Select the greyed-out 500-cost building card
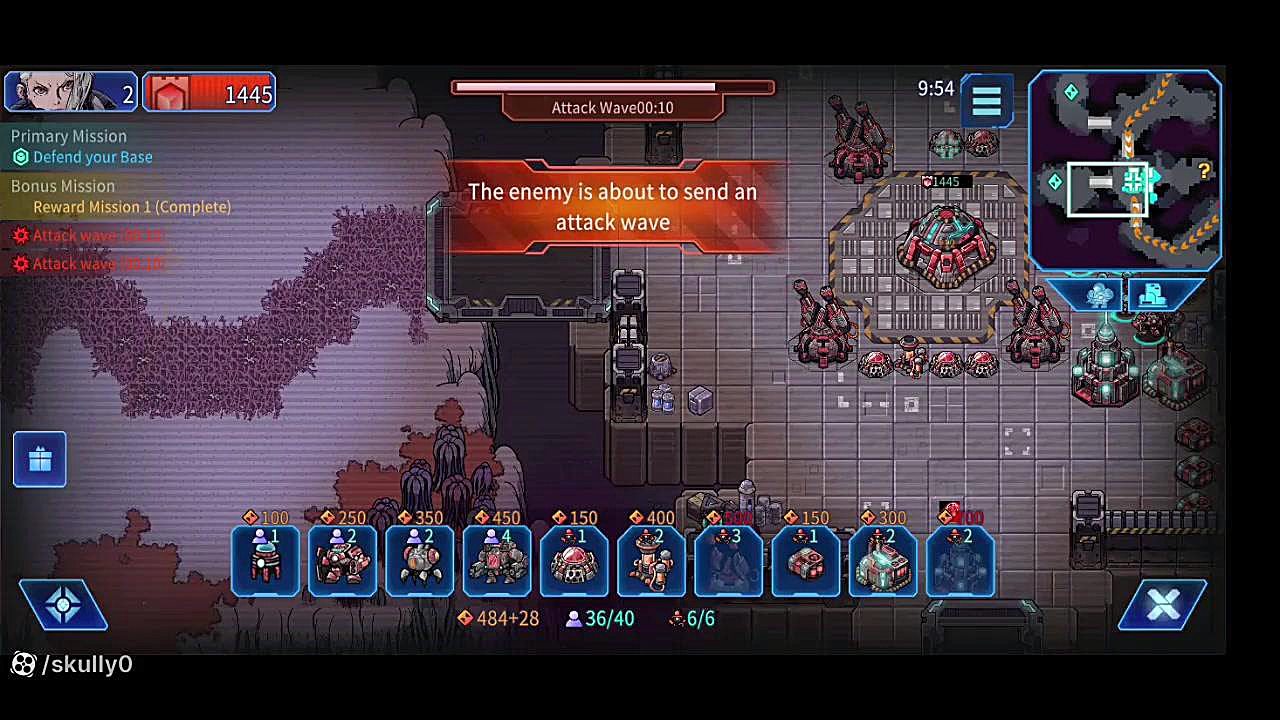This screenshot has height=720, width=1280. (x=728, y=560)
